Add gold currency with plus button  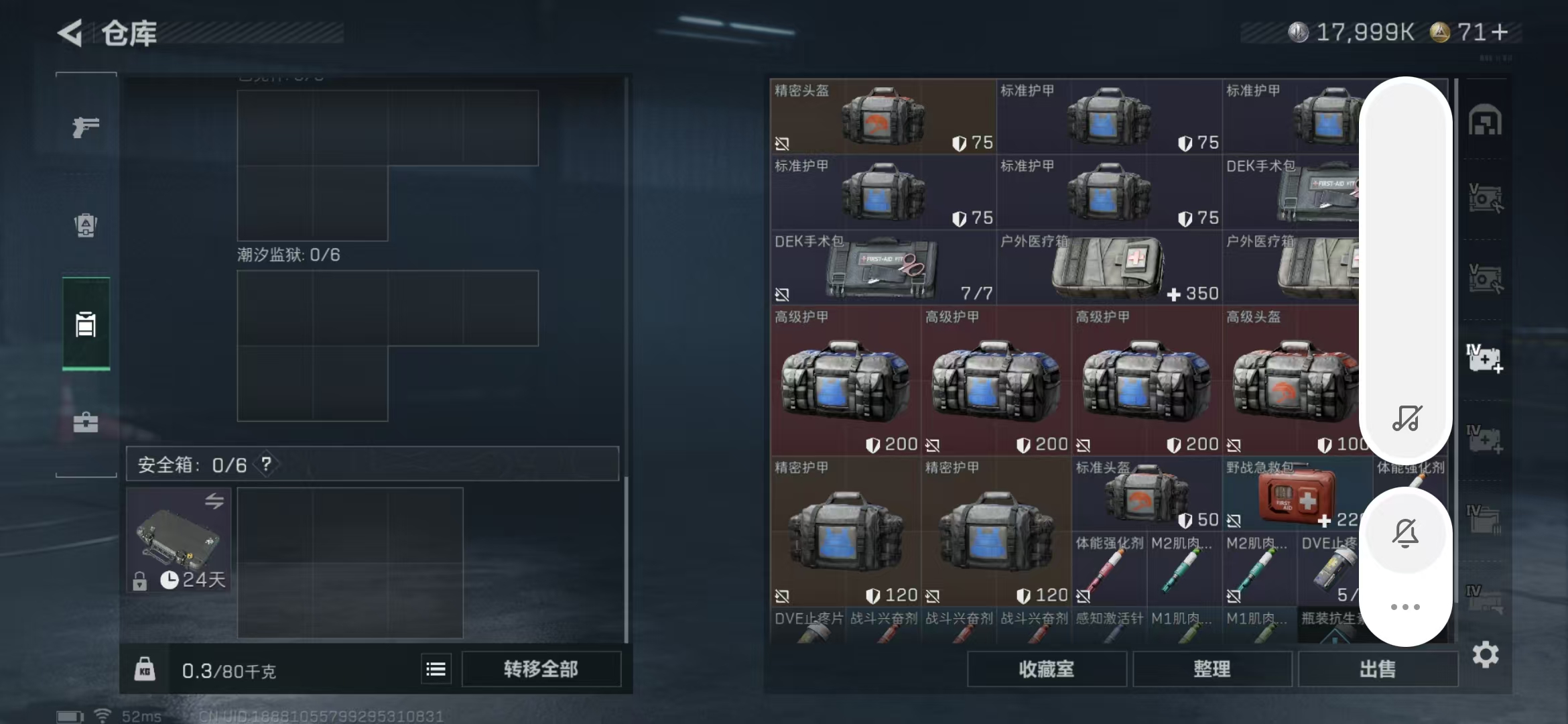click(x=1500, y=32)
